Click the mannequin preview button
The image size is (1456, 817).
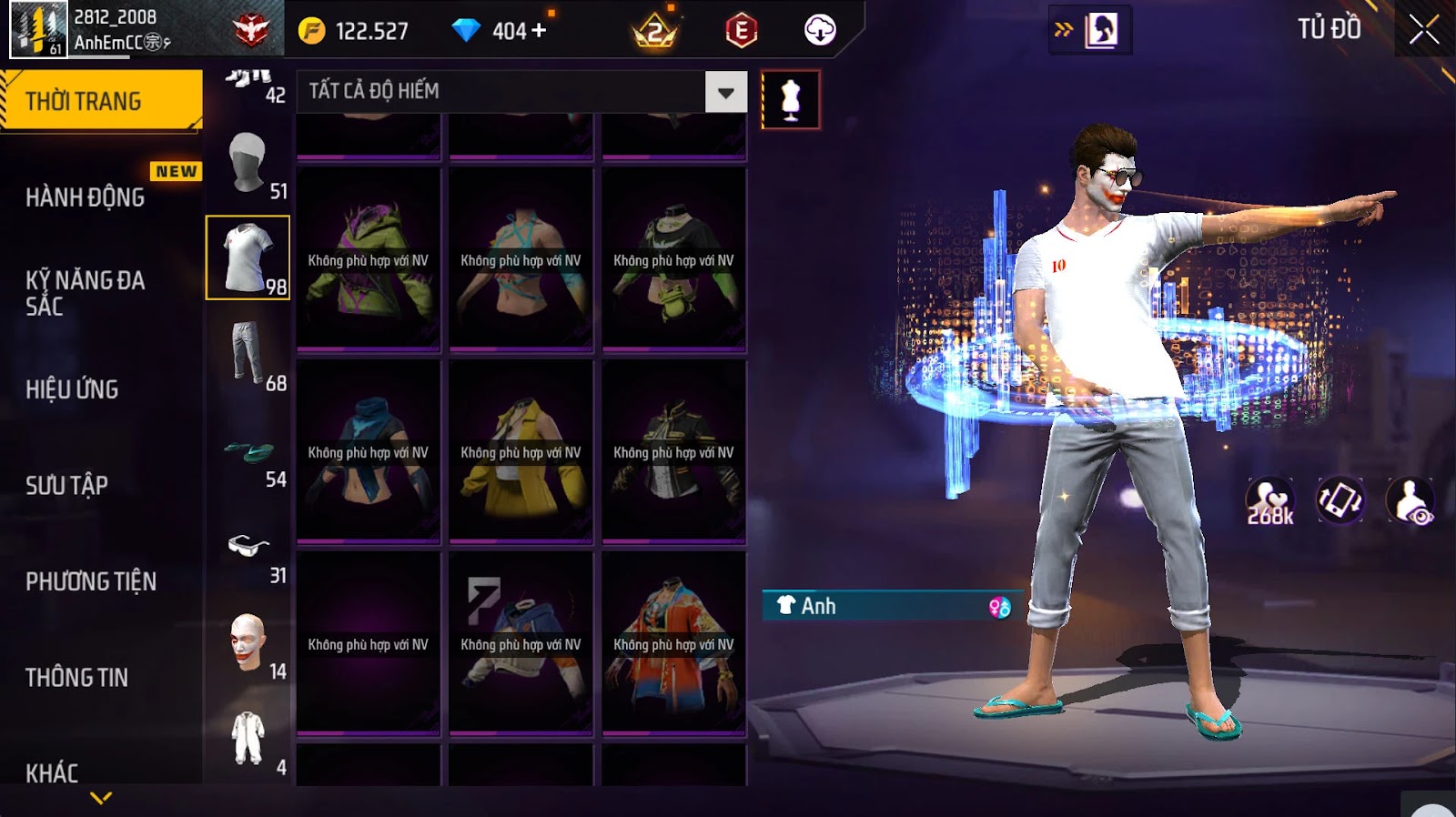(790, 100)
